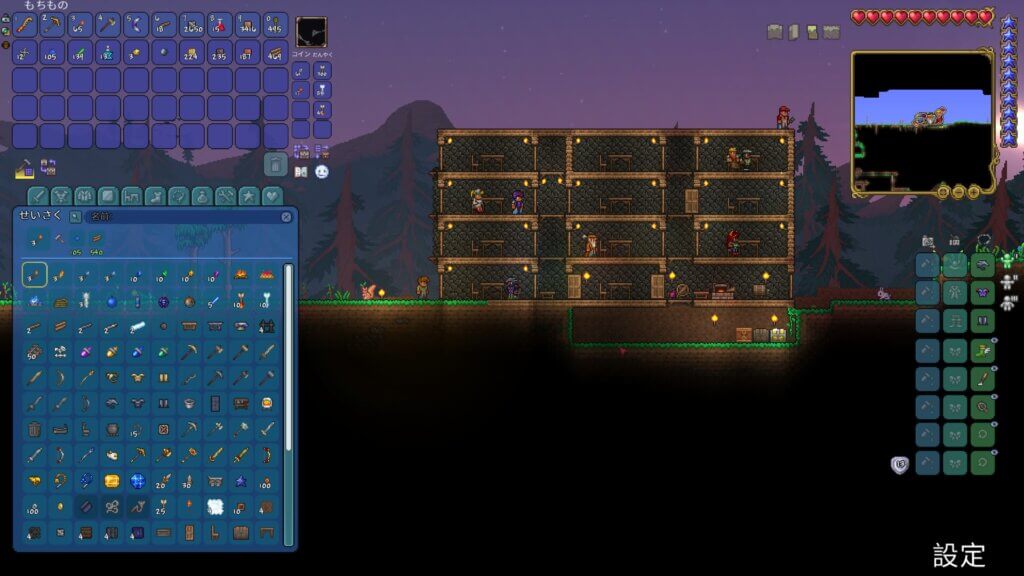The image size is (1024, 576).
Task: Select the hammer in hotbar slot 4
Action: [108, 25]
